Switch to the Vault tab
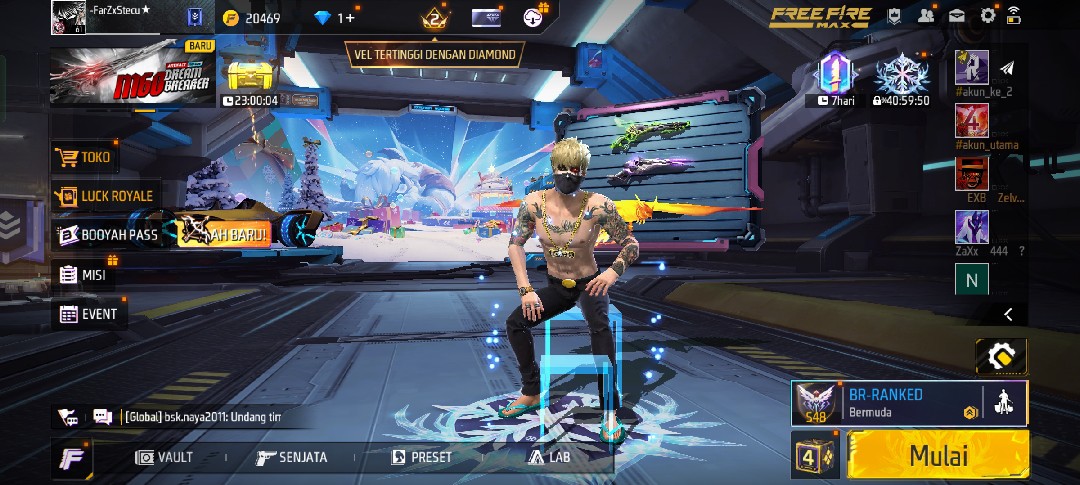Screen dimensions: 1080x485 [x=164, y=457]
